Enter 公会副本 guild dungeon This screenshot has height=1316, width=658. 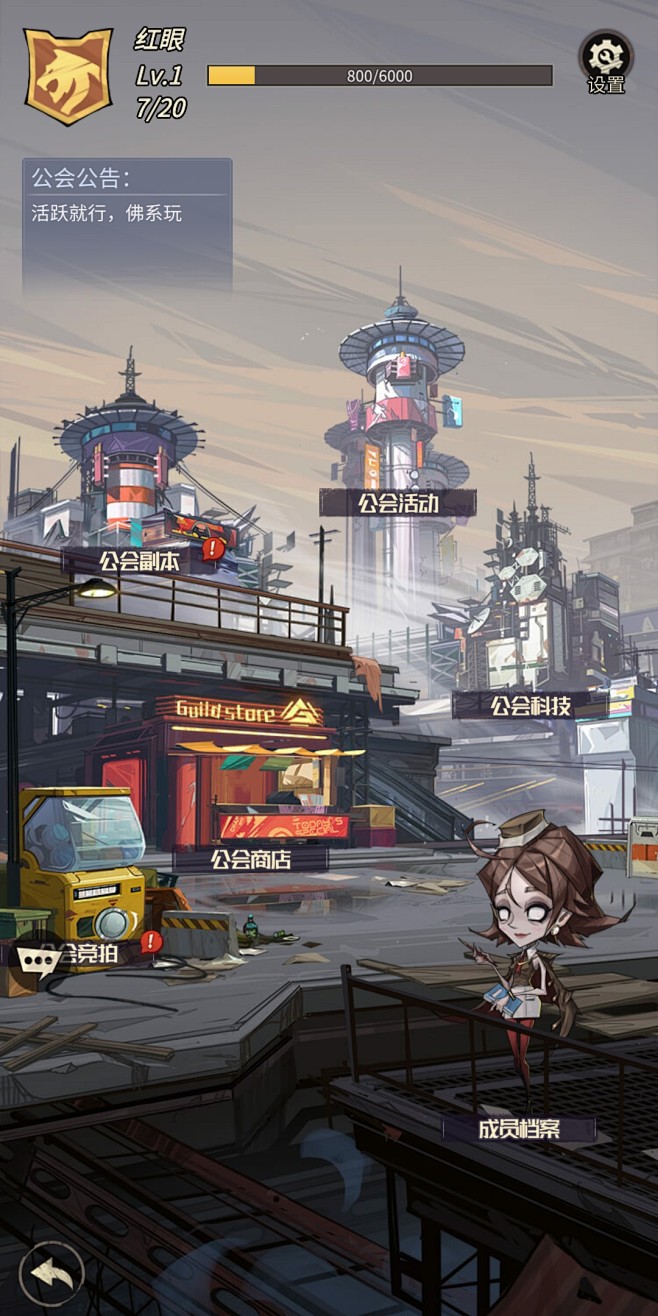click(x=139, y=561)
